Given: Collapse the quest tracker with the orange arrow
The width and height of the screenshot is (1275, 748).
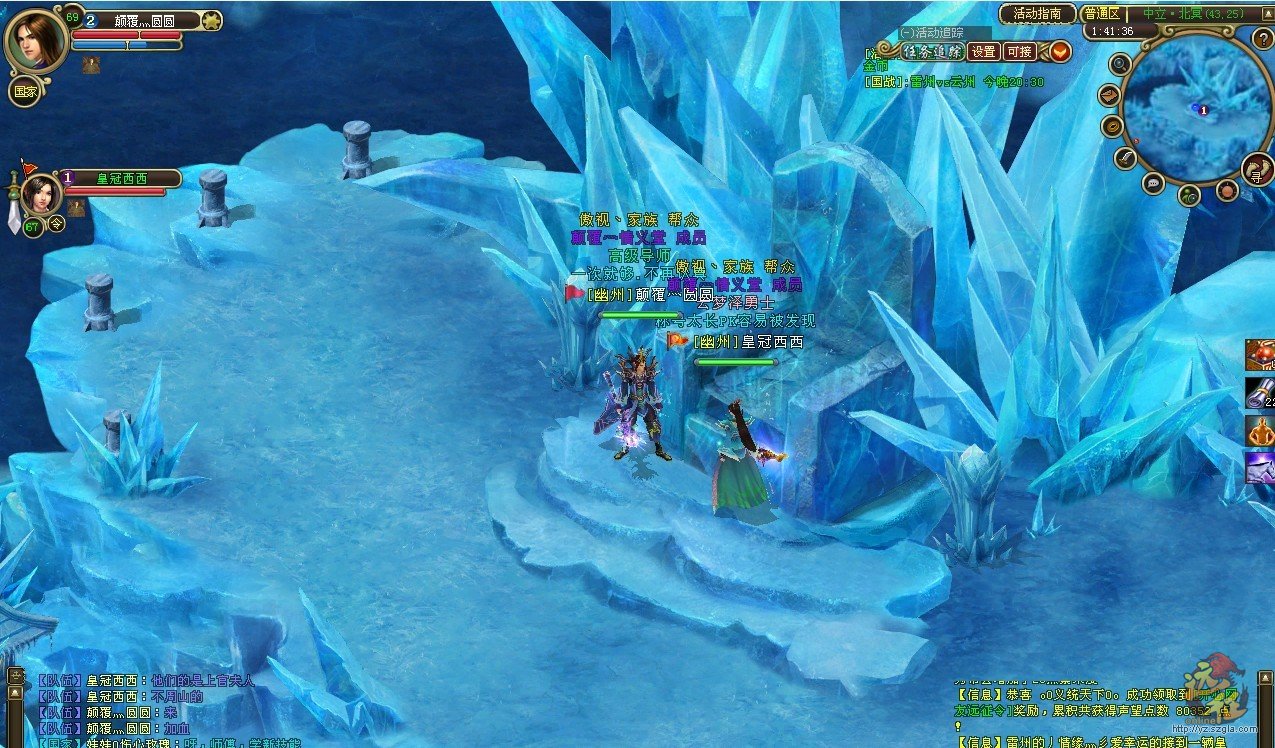Looking at the screenshot, I should click(1059, 51).
